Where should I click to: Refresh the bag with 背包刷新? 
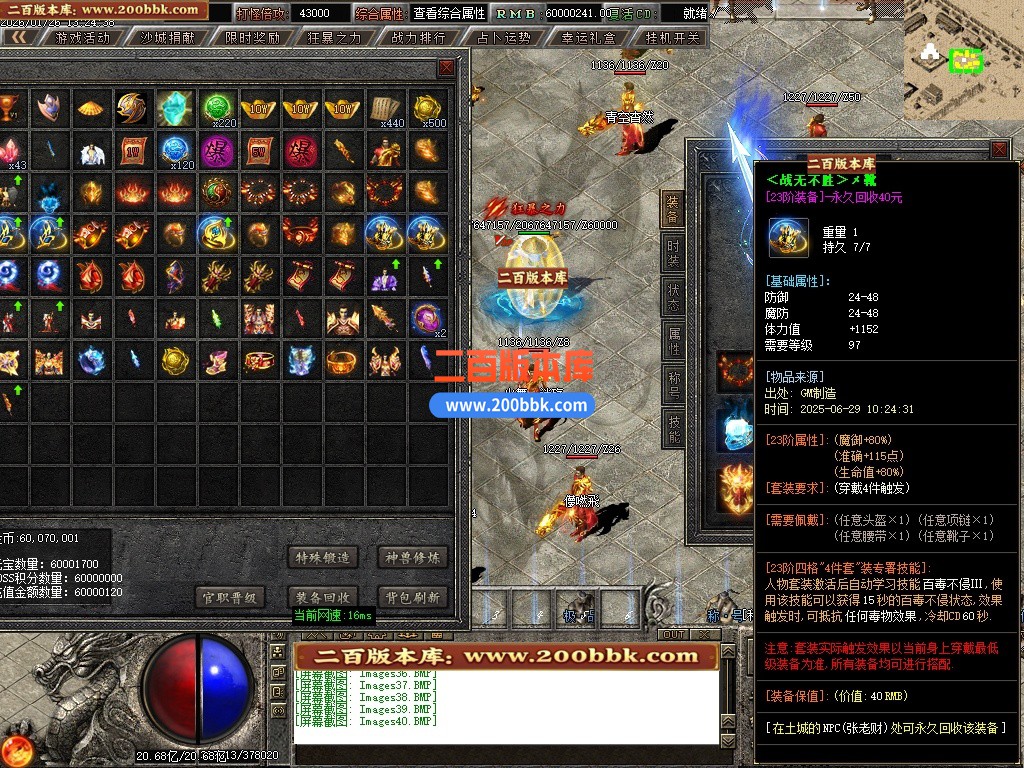[413, 597]
